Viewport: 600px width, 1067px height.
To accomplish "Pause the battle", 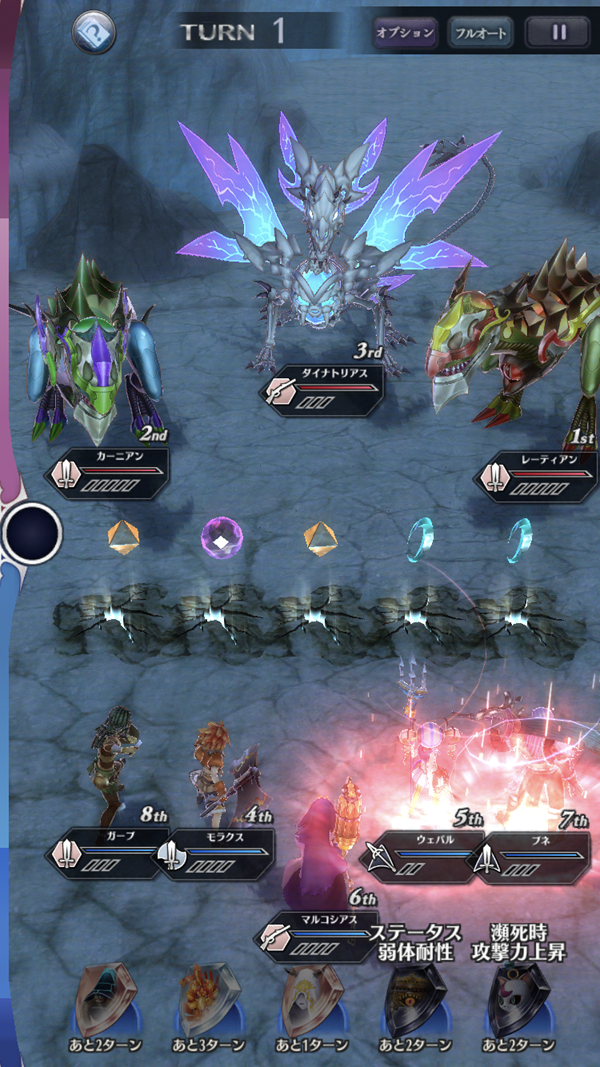I will tap(559, 33).
